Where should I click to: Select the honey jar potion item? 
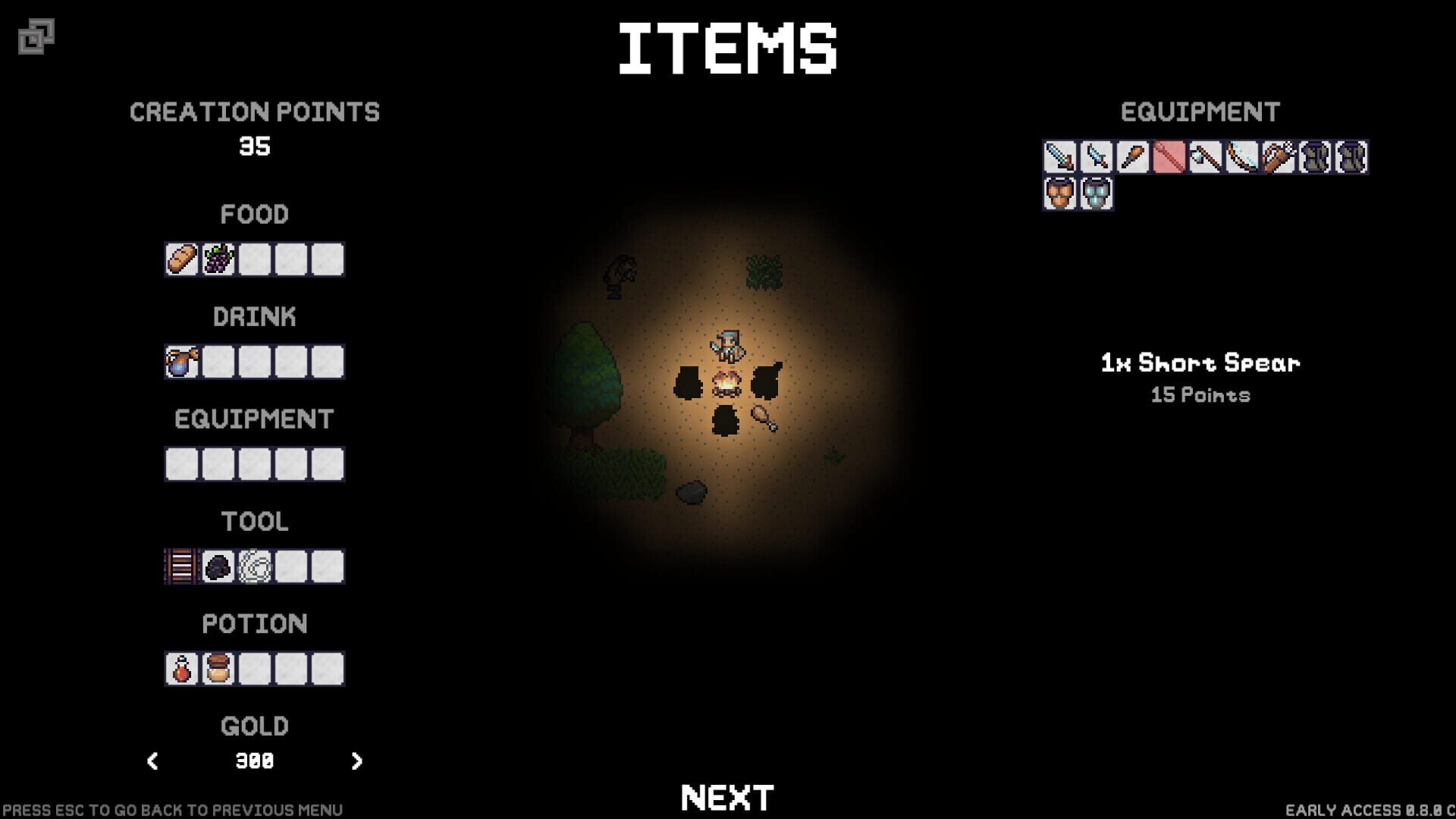218,668
